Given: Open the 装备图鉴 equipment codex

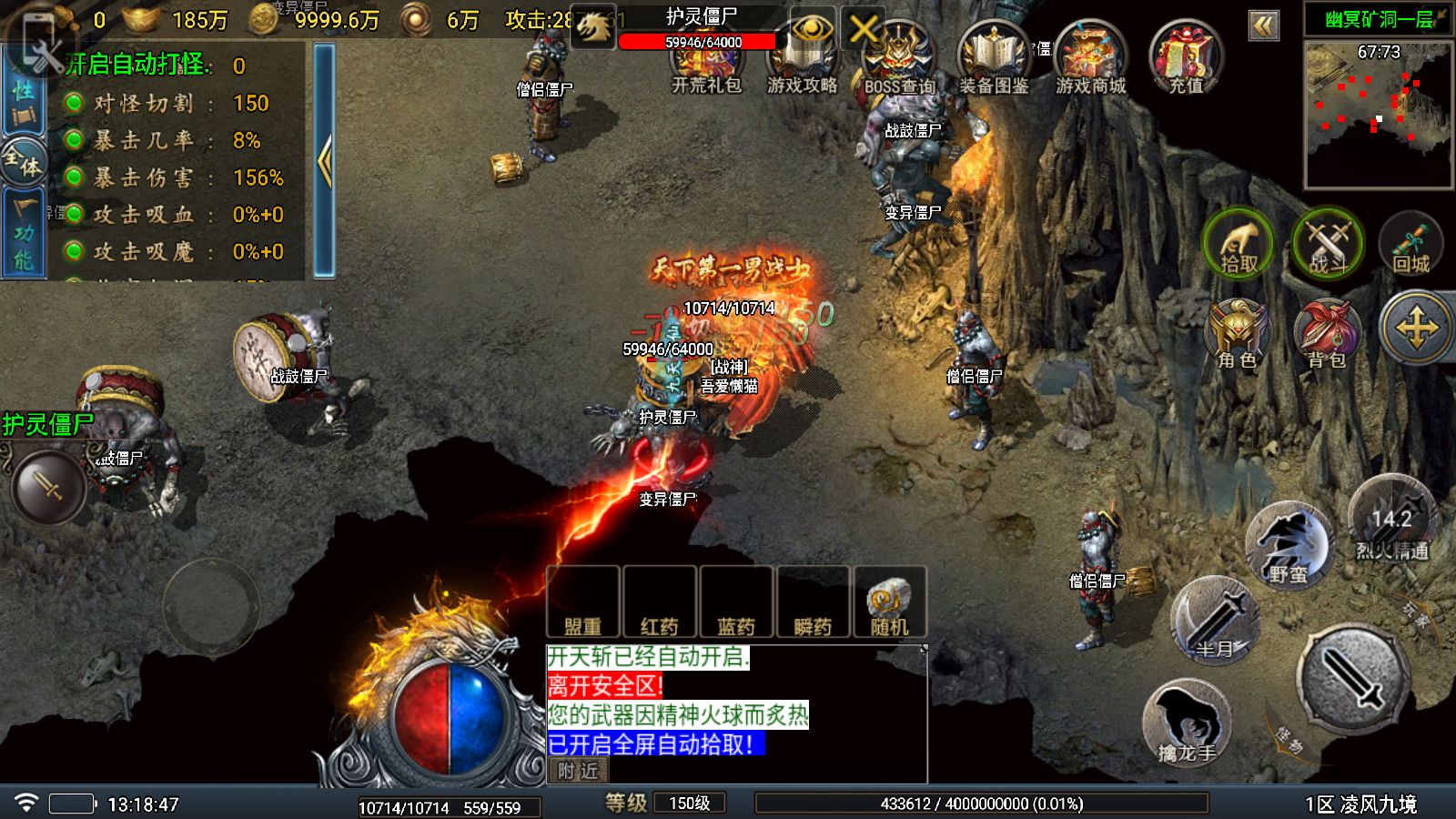Looking at the screenshot, I should pos(994,60).
